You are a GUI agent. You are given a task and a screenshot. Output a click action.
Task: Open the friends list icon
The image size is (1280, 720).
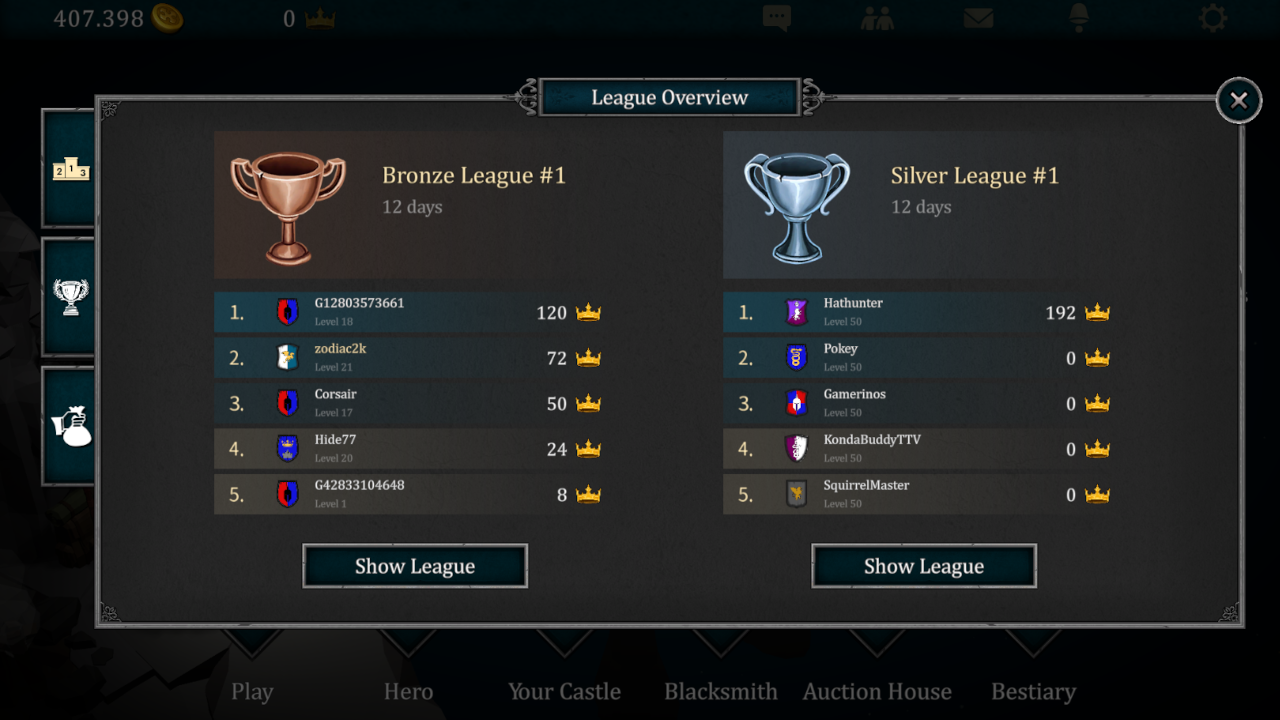tap(878, 18)
